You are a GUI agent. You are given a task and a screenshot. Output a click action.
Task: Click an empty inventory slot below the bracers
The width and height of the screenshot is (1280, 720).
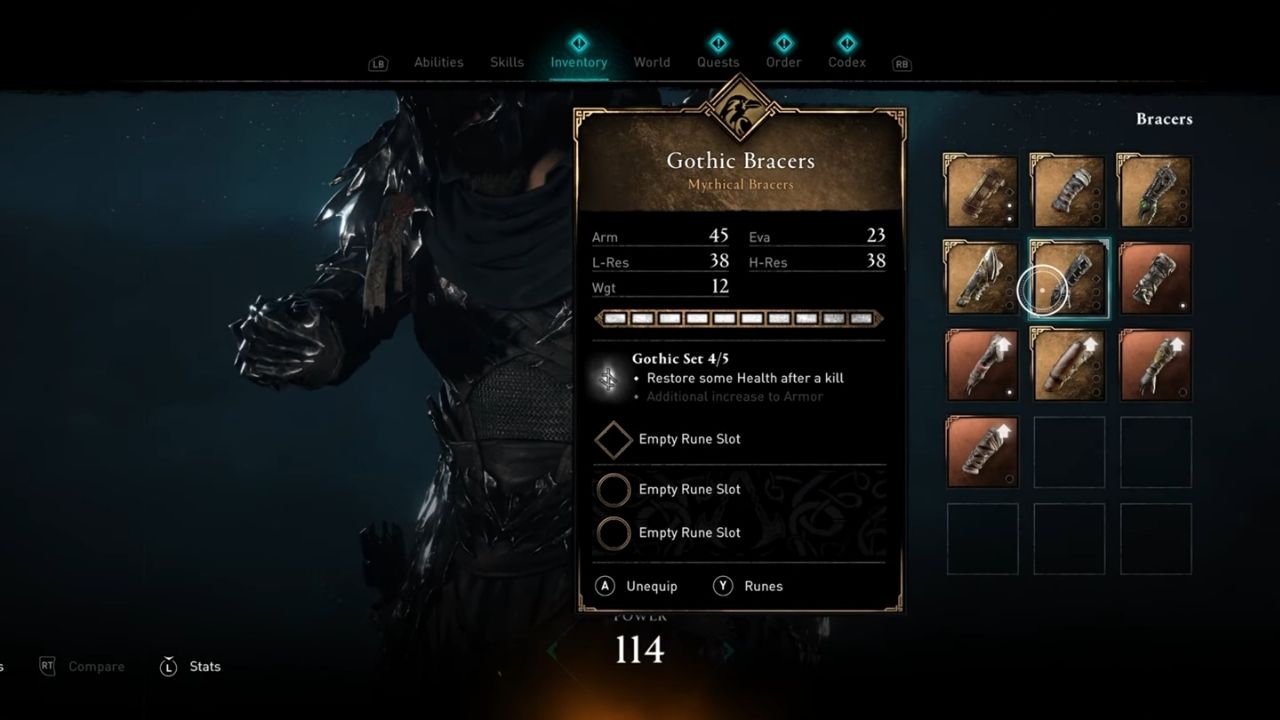1067,452
